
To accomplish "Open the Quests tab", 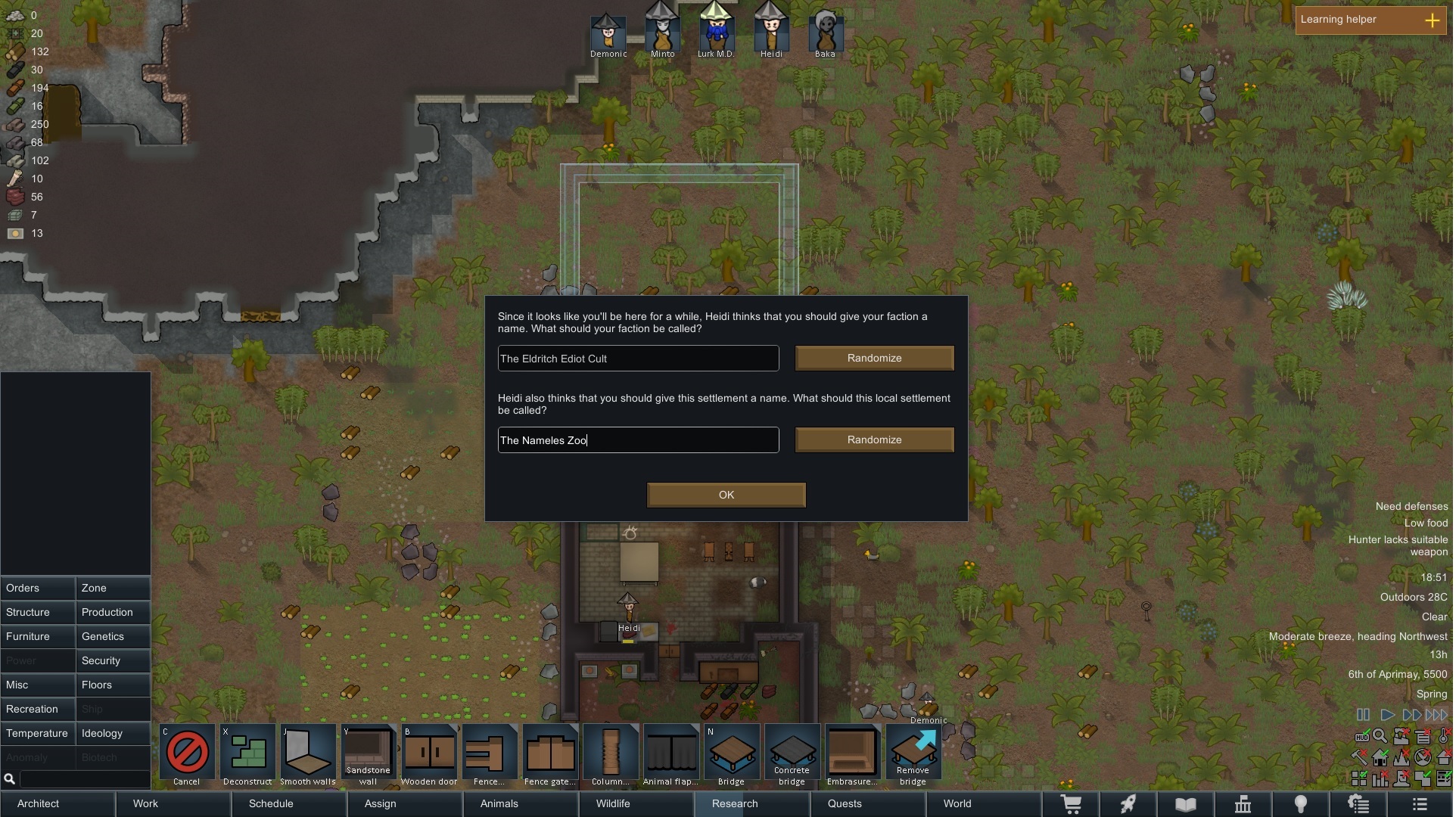I will [844, 803].
